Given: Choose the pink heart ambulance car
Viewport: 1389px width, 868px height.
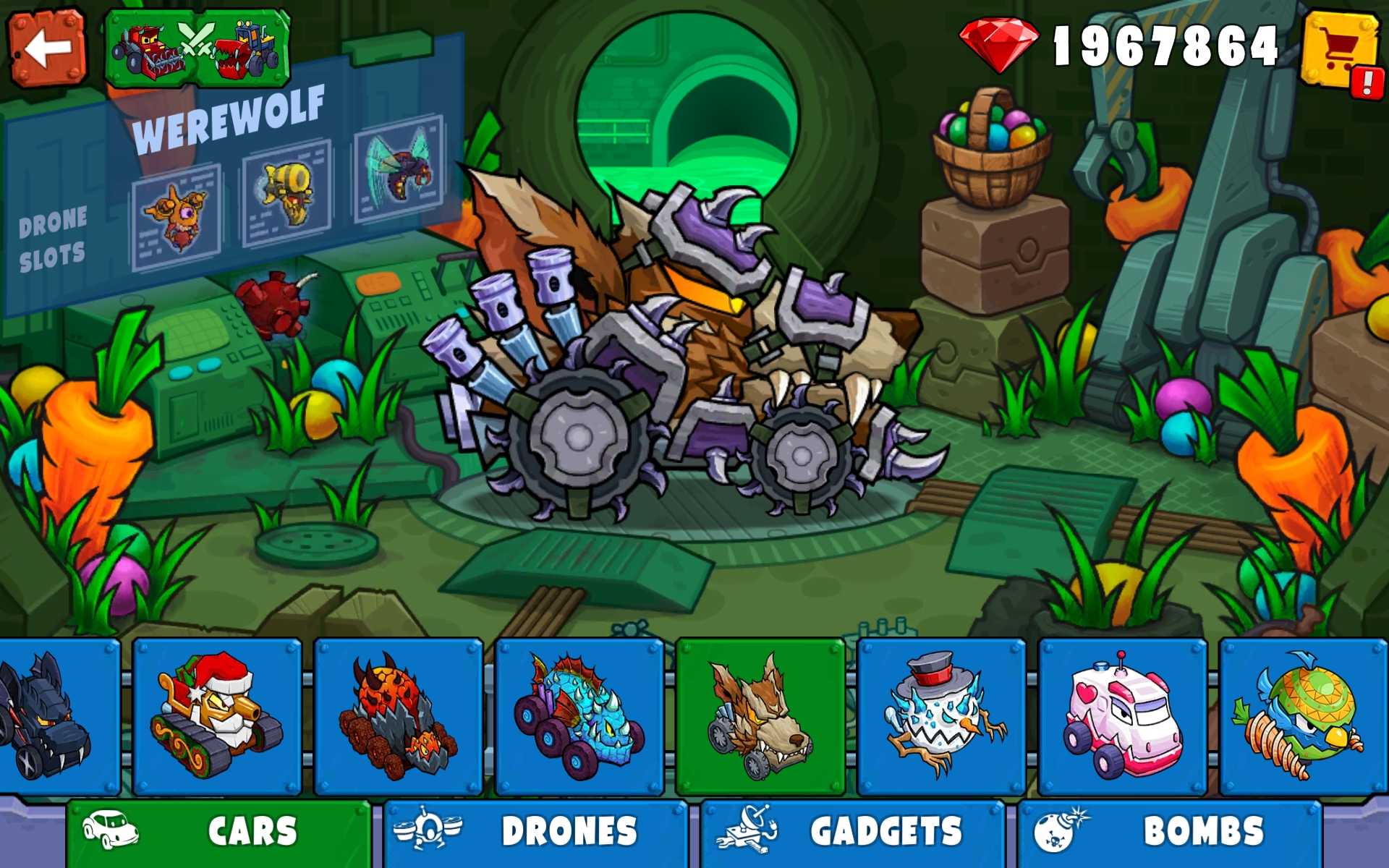Looking at the screenshot, I should pos(1122,716).
